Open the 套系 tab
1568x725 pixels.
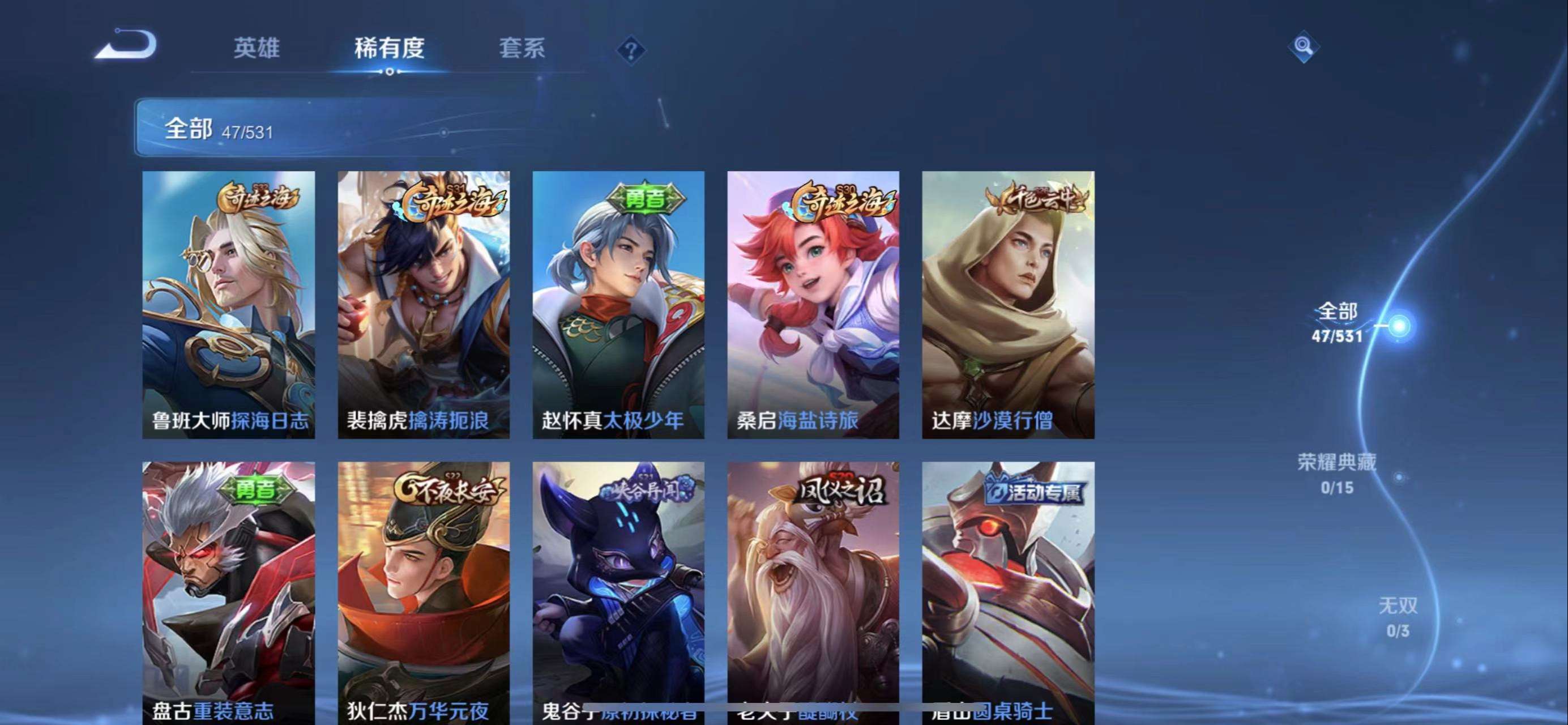pyautogui.click(x=522, y=48)
